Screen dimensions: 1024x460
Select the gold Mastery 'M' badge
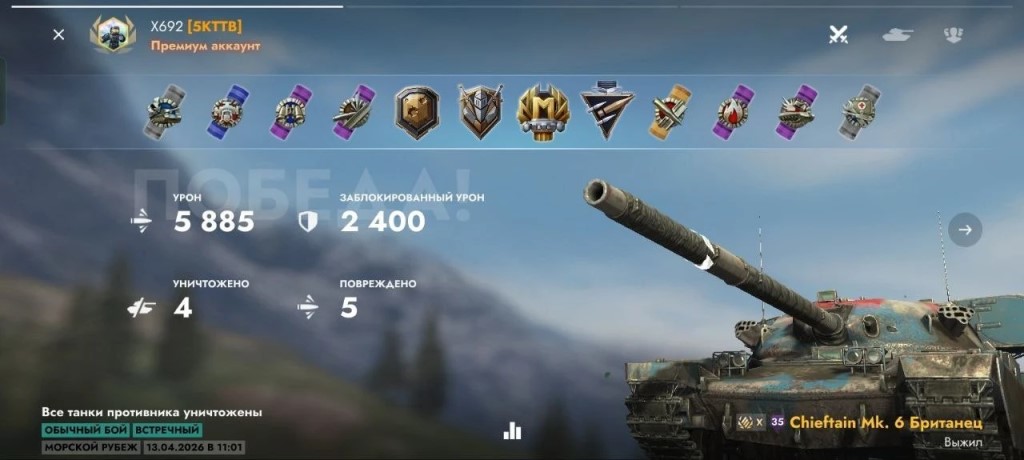point(543,111)
